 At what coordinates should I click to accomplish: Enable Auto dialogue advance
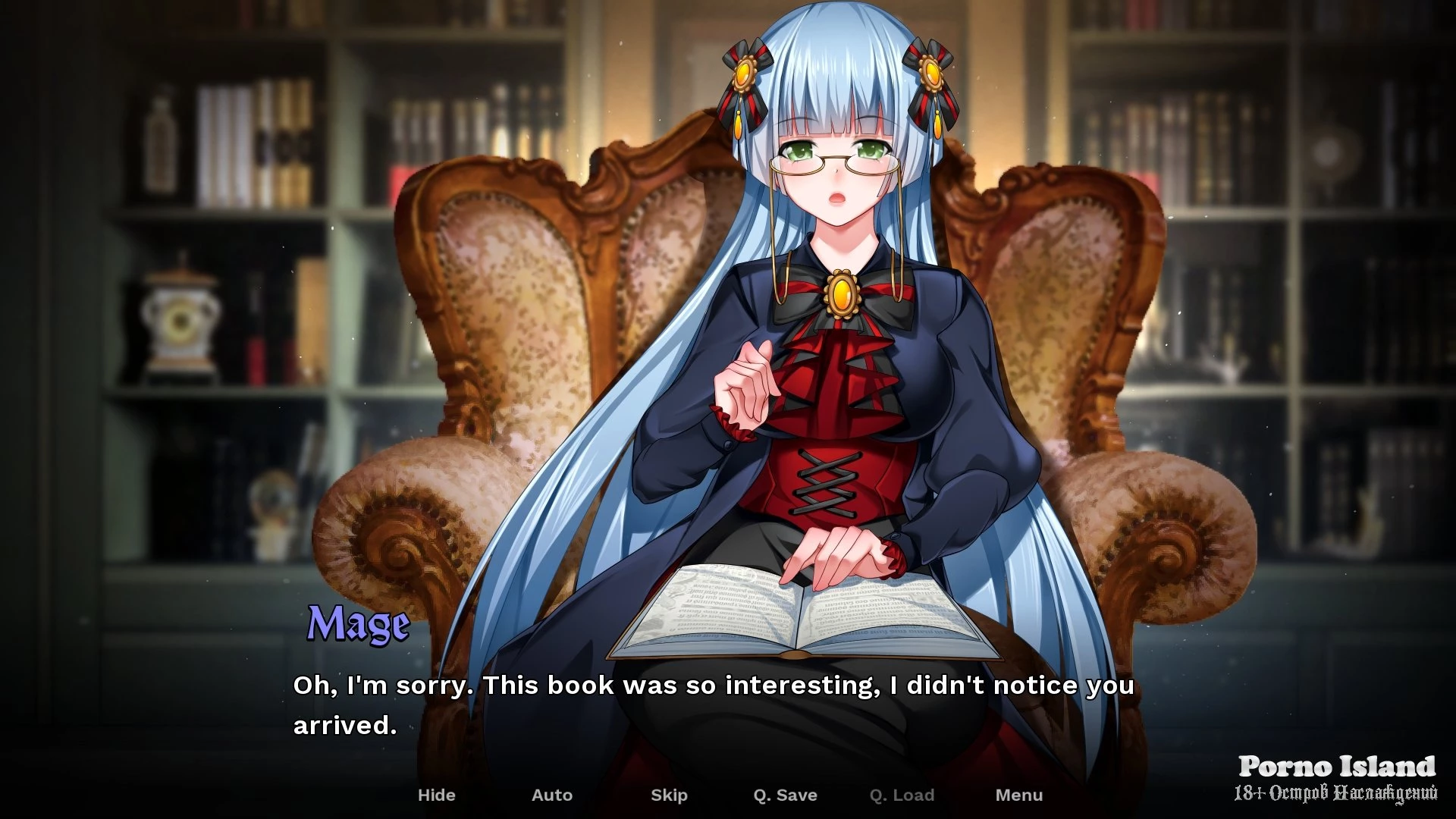tap(551, 795)
